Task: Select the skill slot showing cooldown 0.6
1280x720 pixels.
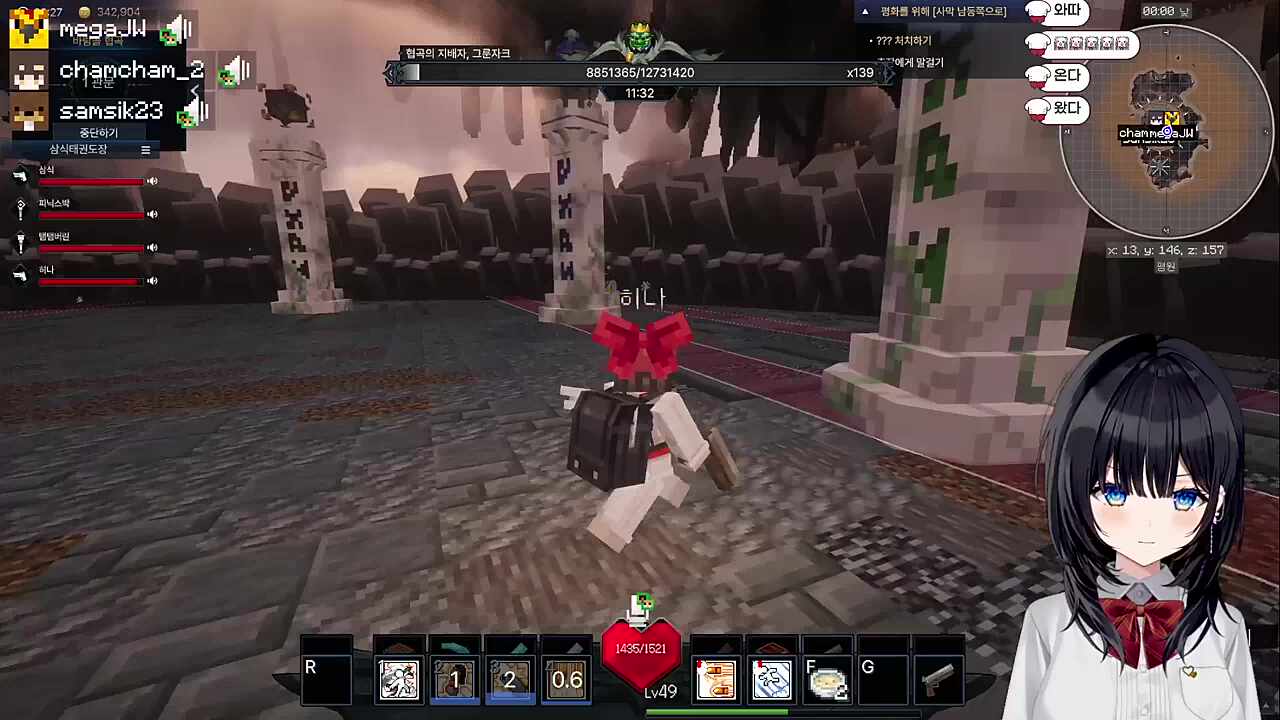Action: coord(566,680)
